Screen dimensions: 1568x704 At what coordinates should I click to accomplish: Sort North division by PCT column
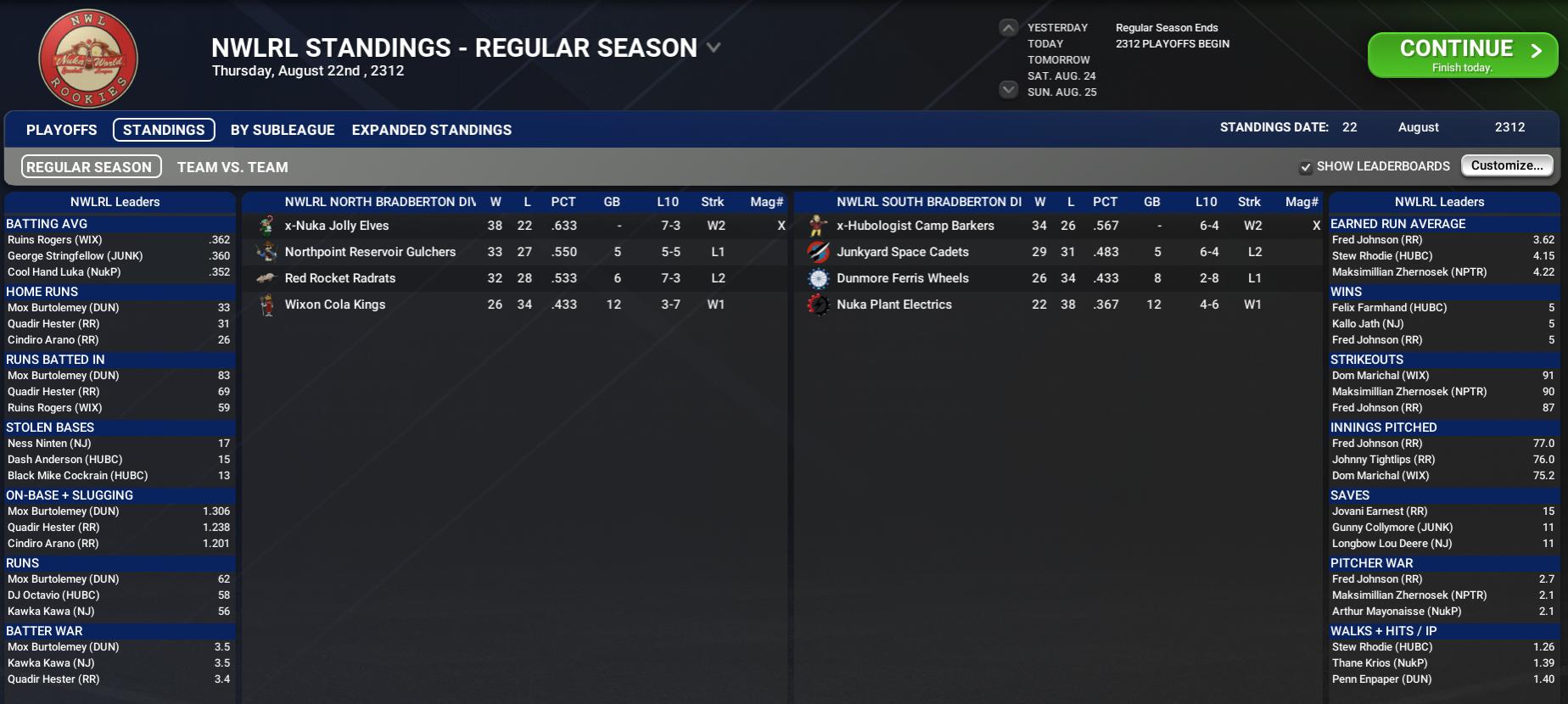tap(563, 202)
